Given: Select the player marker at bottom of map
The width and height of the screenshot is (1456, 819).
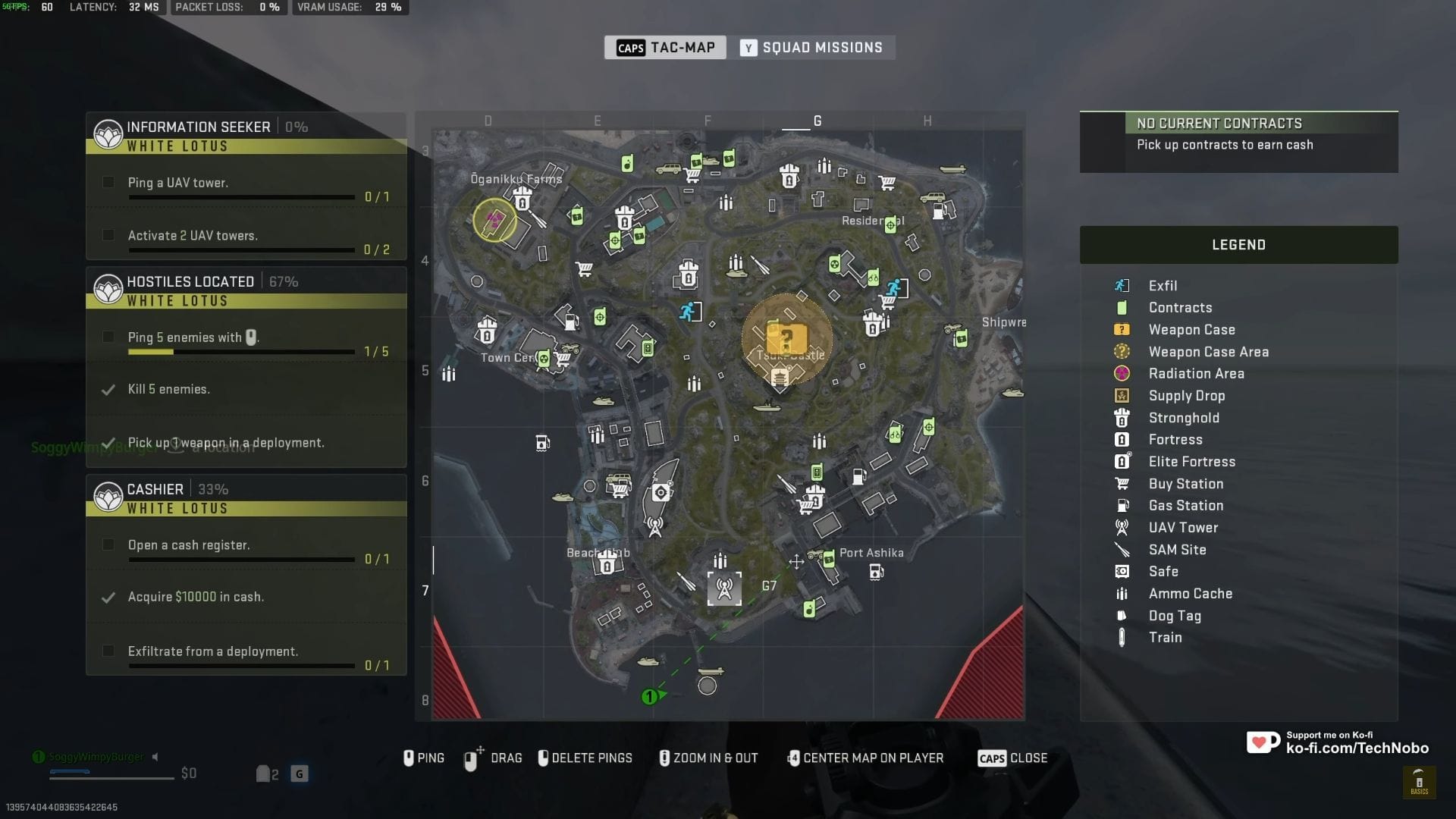Looking at the screenshot, I should pos(649,696).
